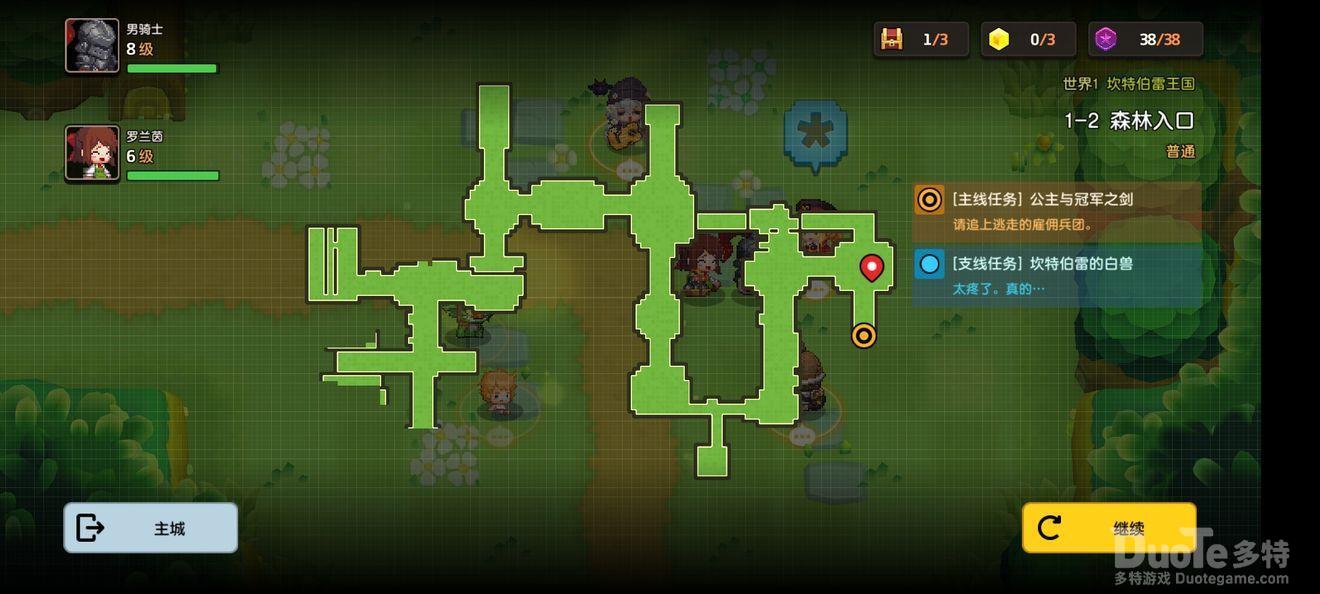Select the main quest 公主与冠军之剑 entry
Image resolution: width=1320 pixels, height=594 pixels.
(1056, 211)
